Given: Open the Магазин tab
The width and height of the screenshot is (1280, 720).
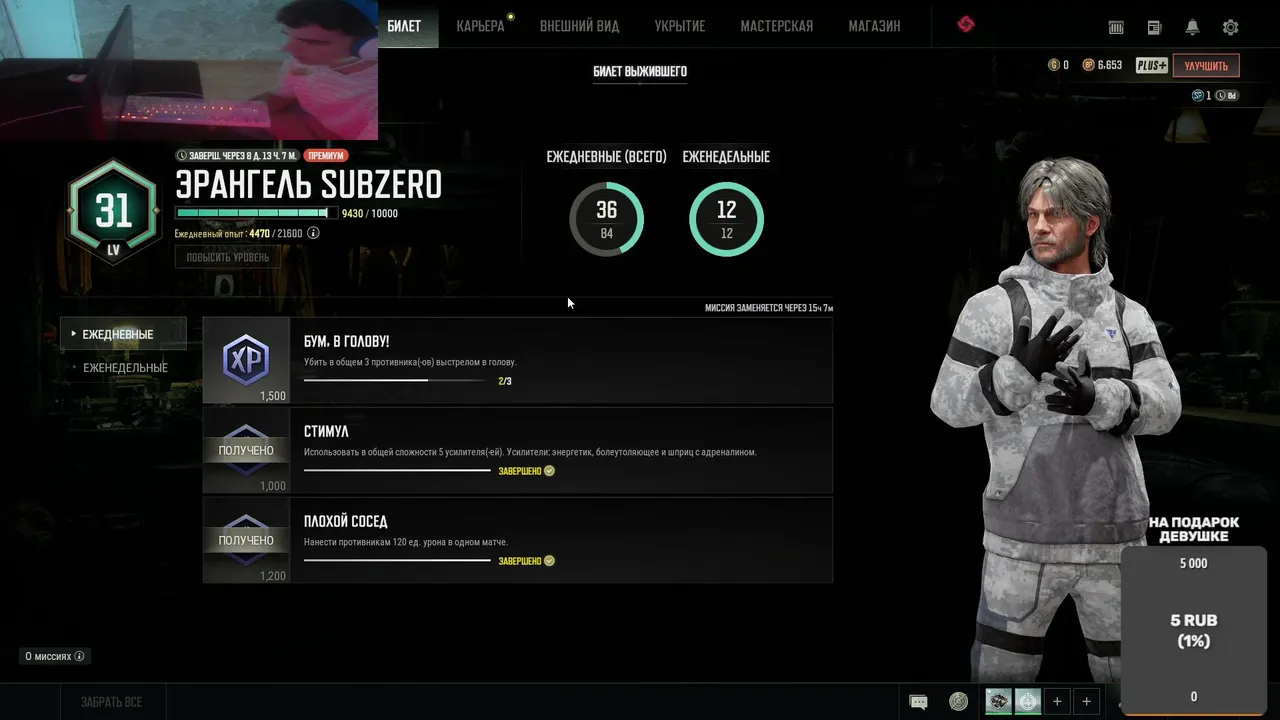Looking at the screenshot, I should (874, 26).
